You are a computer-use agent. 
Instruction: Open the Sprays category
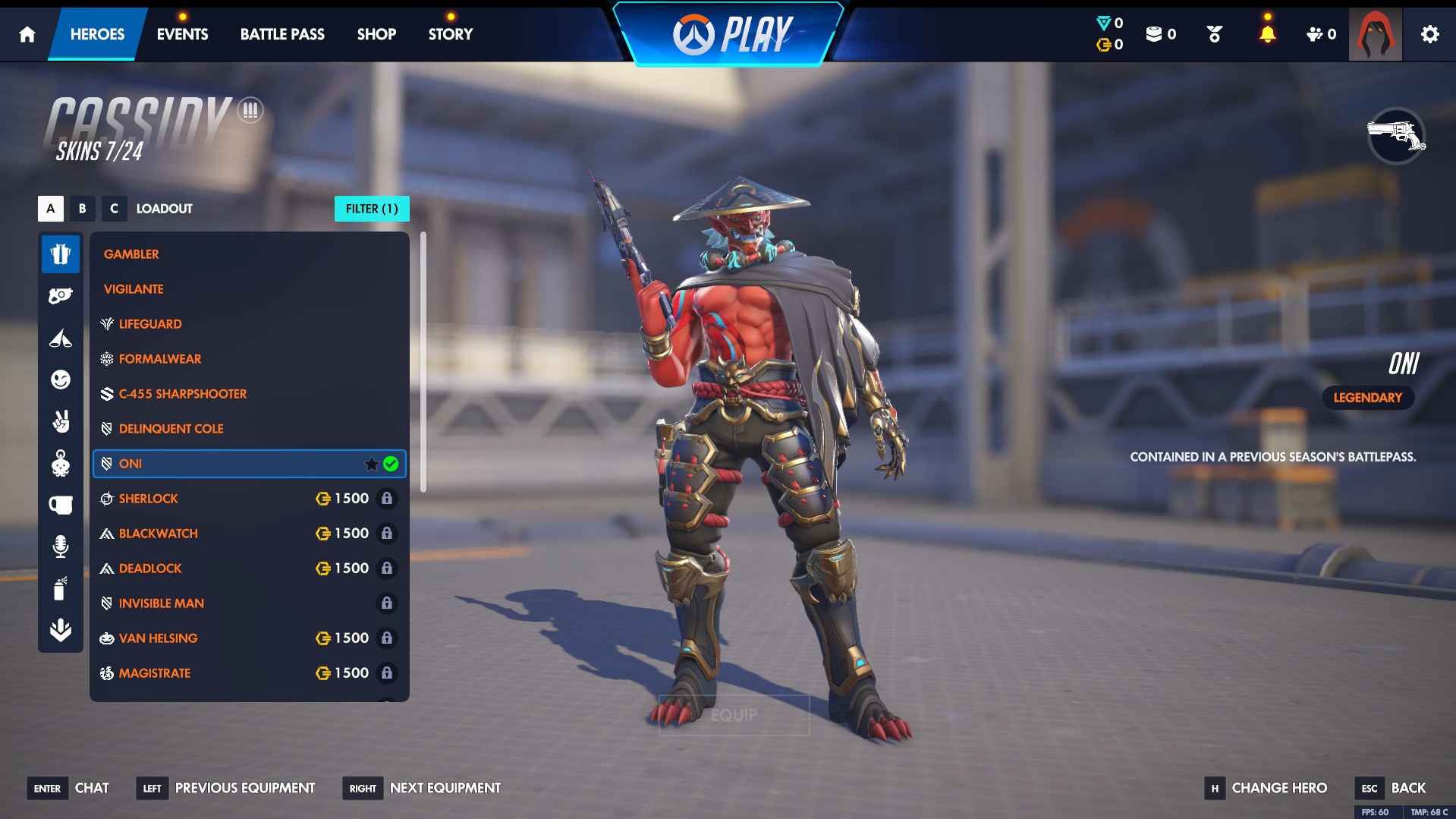coord(61,587)
